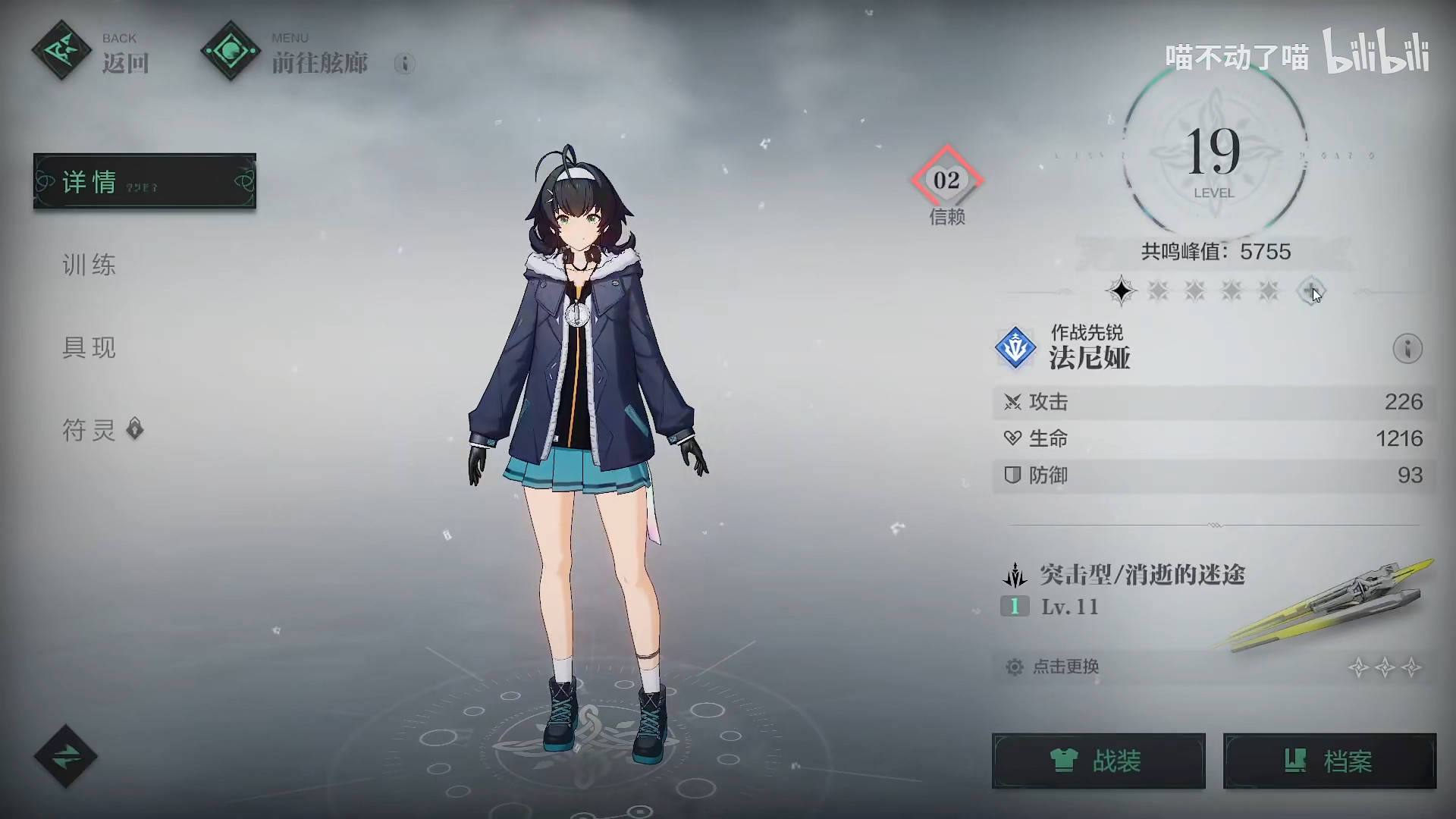The width and height of the screenshot is (1456, 819).
Task: Show 法尼娅 character info
Action: click(x=1407, y=349)
